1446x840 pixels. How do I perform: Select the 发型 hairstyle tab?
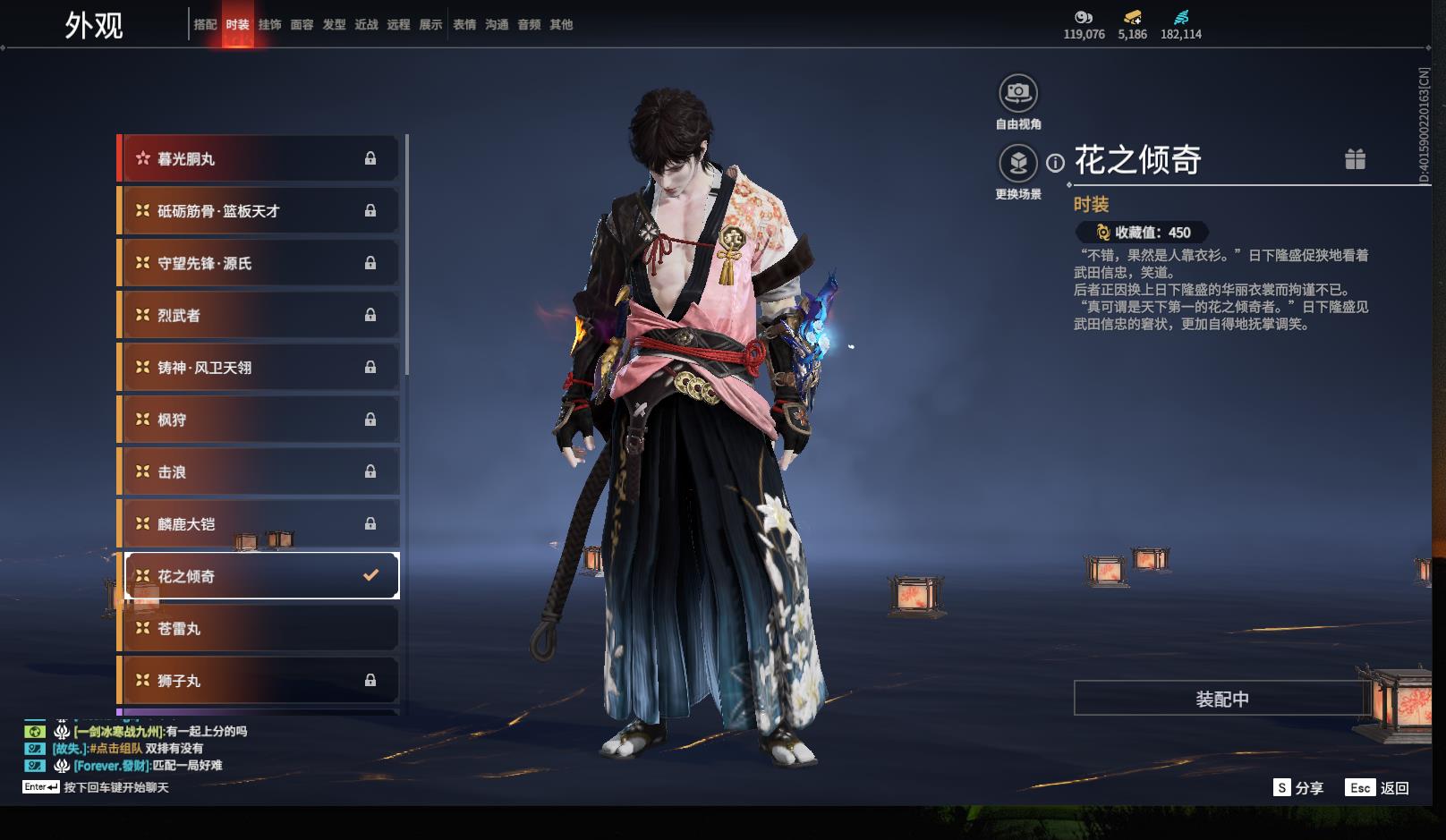(x=334, y=24)
